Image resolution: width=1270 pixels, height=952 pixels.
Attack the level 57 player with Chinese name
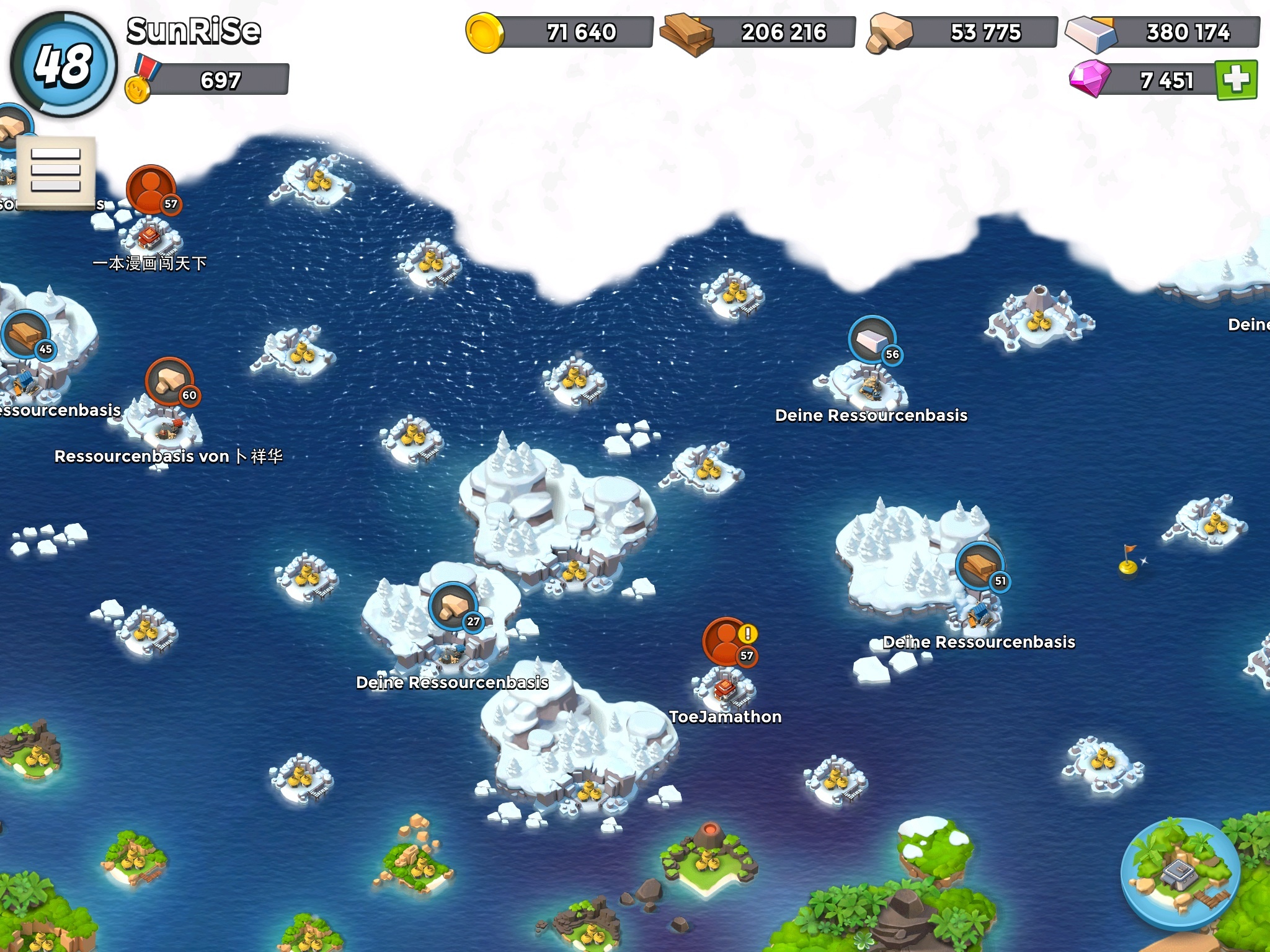tap(151, 190)
